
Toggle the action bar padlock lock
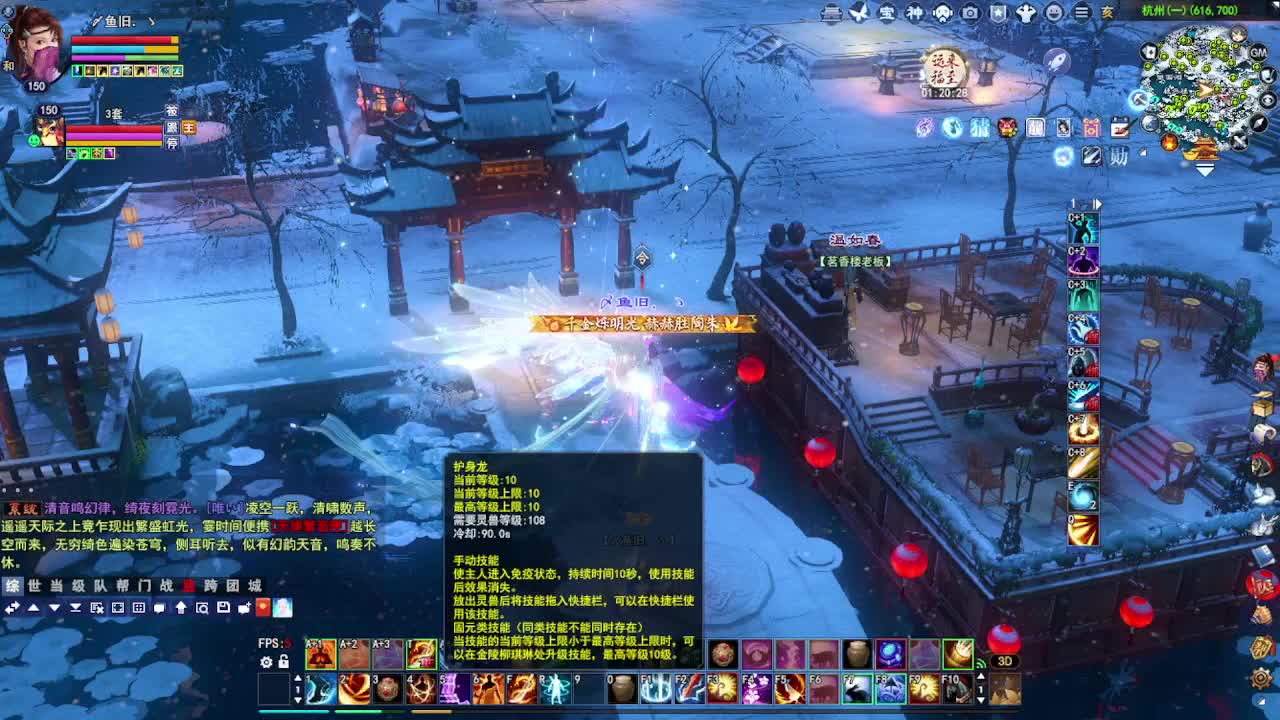283,661
